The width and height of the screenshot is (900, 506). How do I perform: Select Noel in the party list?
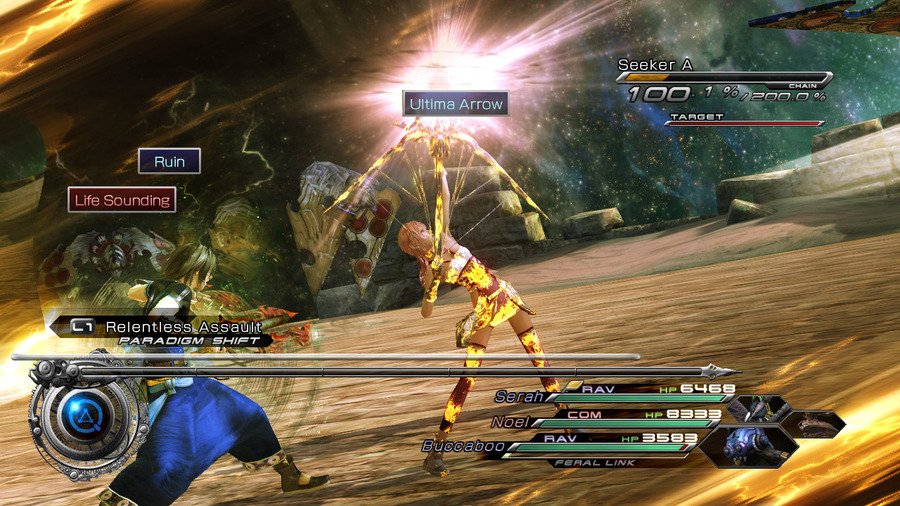(510, 421)
